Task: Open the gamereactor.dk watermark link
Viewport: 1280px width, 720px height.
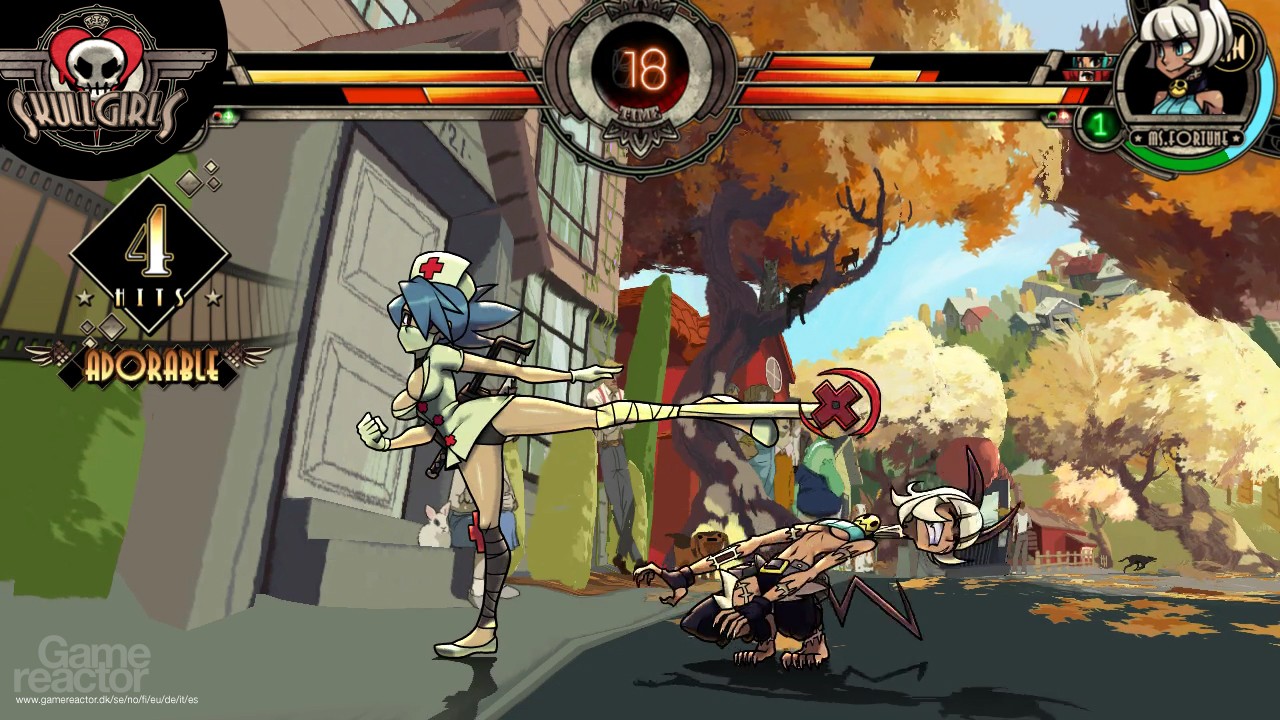Action: (106, 699)
